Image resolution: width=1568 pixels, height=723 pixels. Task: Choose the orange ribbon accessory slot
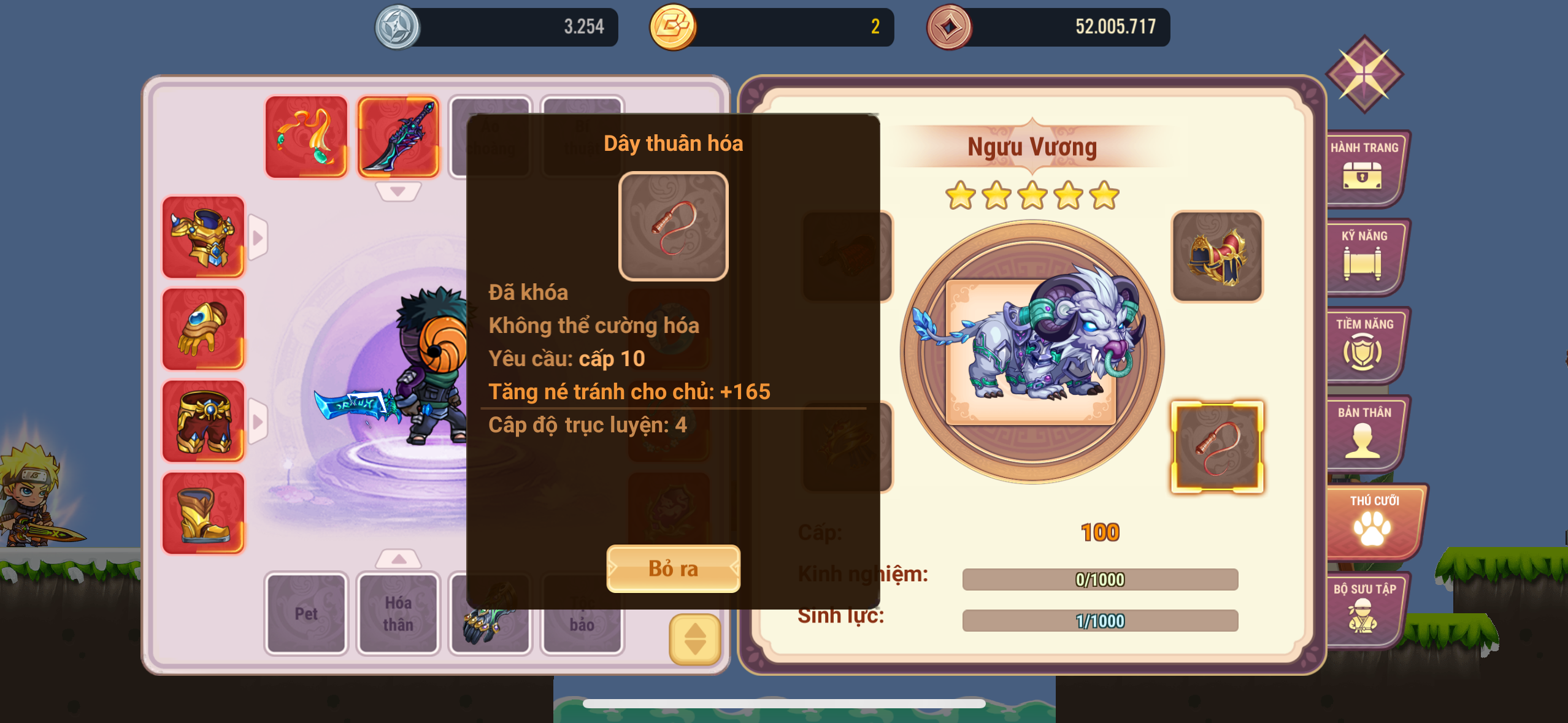pos(306,137)
